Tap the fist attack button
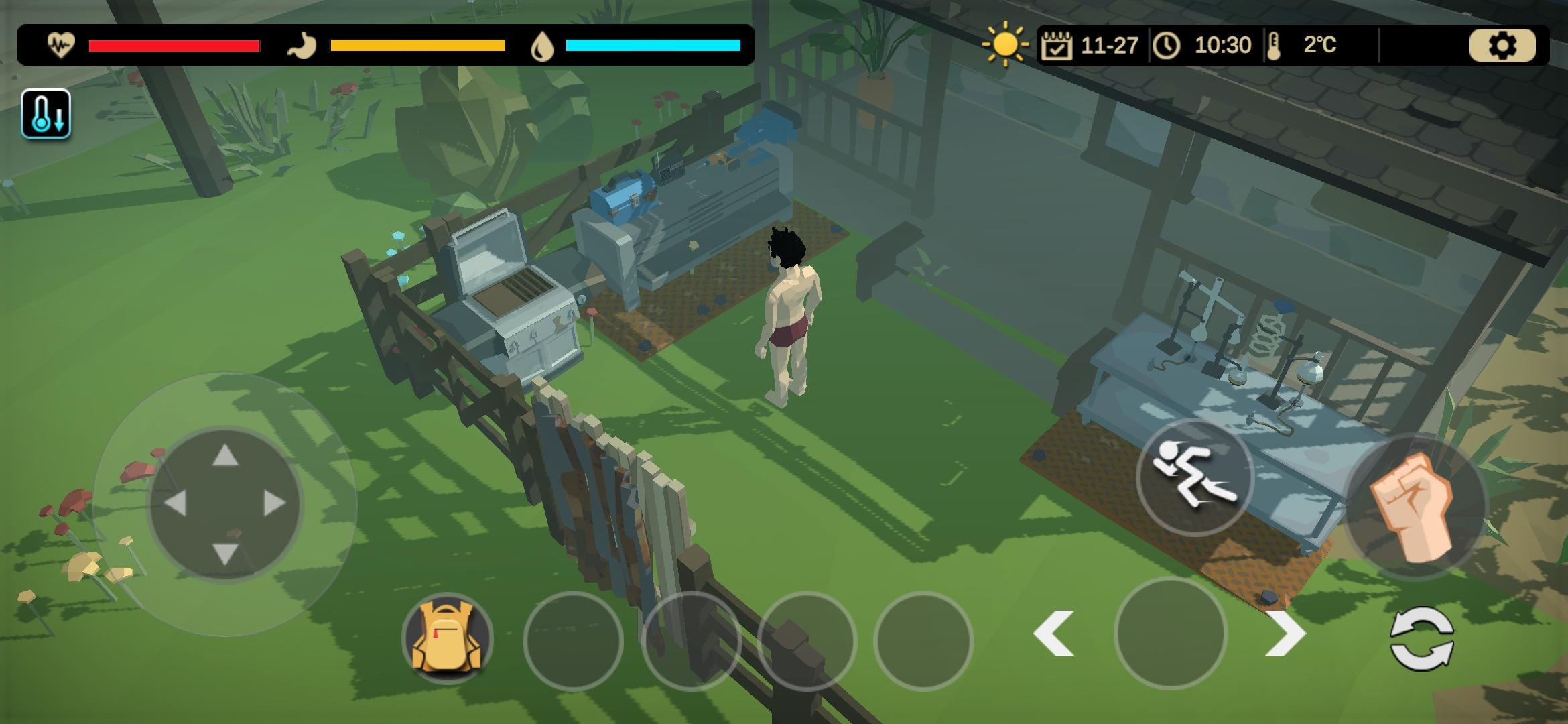The image size is (1568, 724). tap(1414, 506)
